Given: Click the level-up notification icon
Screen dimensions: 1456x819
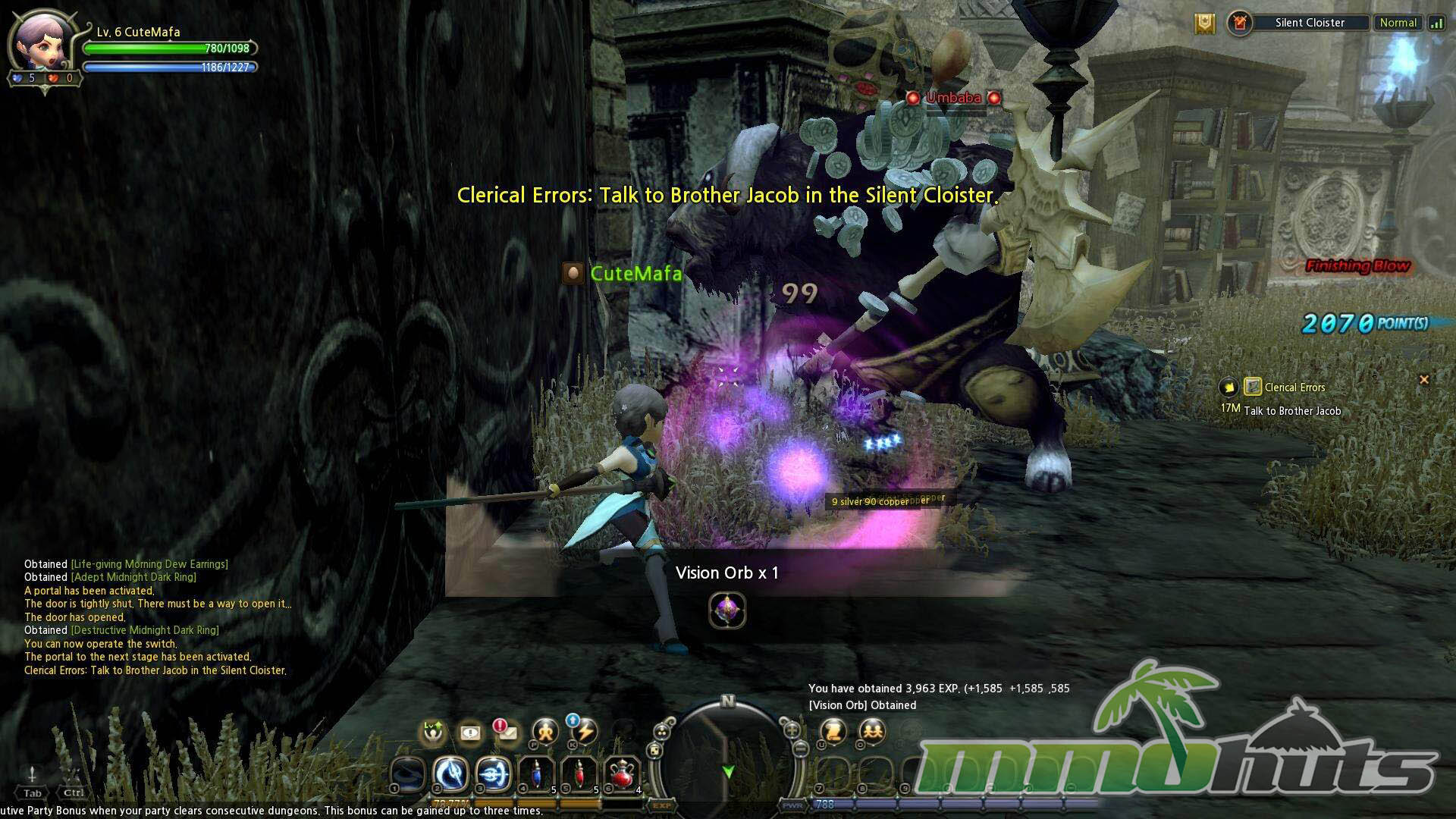Looking at the screenshot, I should [x=433, y=732].
